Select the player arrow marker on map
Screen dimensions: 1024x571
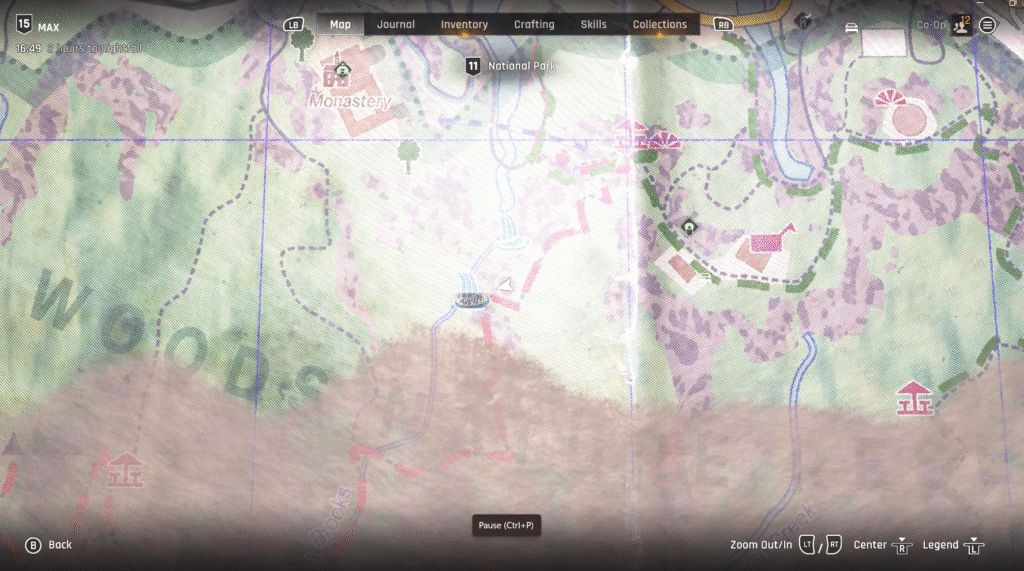point(505,286)
